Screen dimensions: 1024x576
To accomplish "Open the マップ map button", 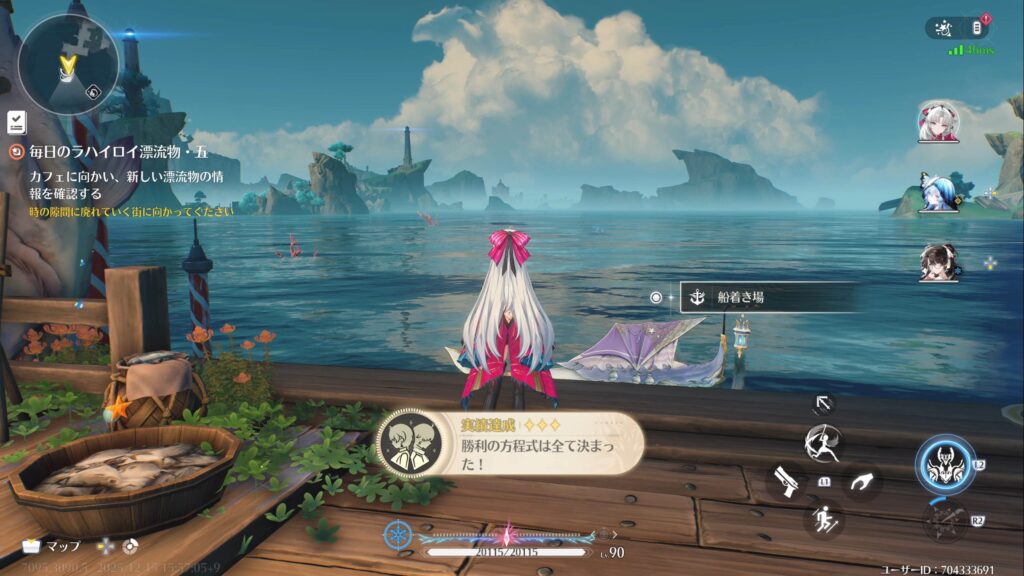I will point(54,547).
